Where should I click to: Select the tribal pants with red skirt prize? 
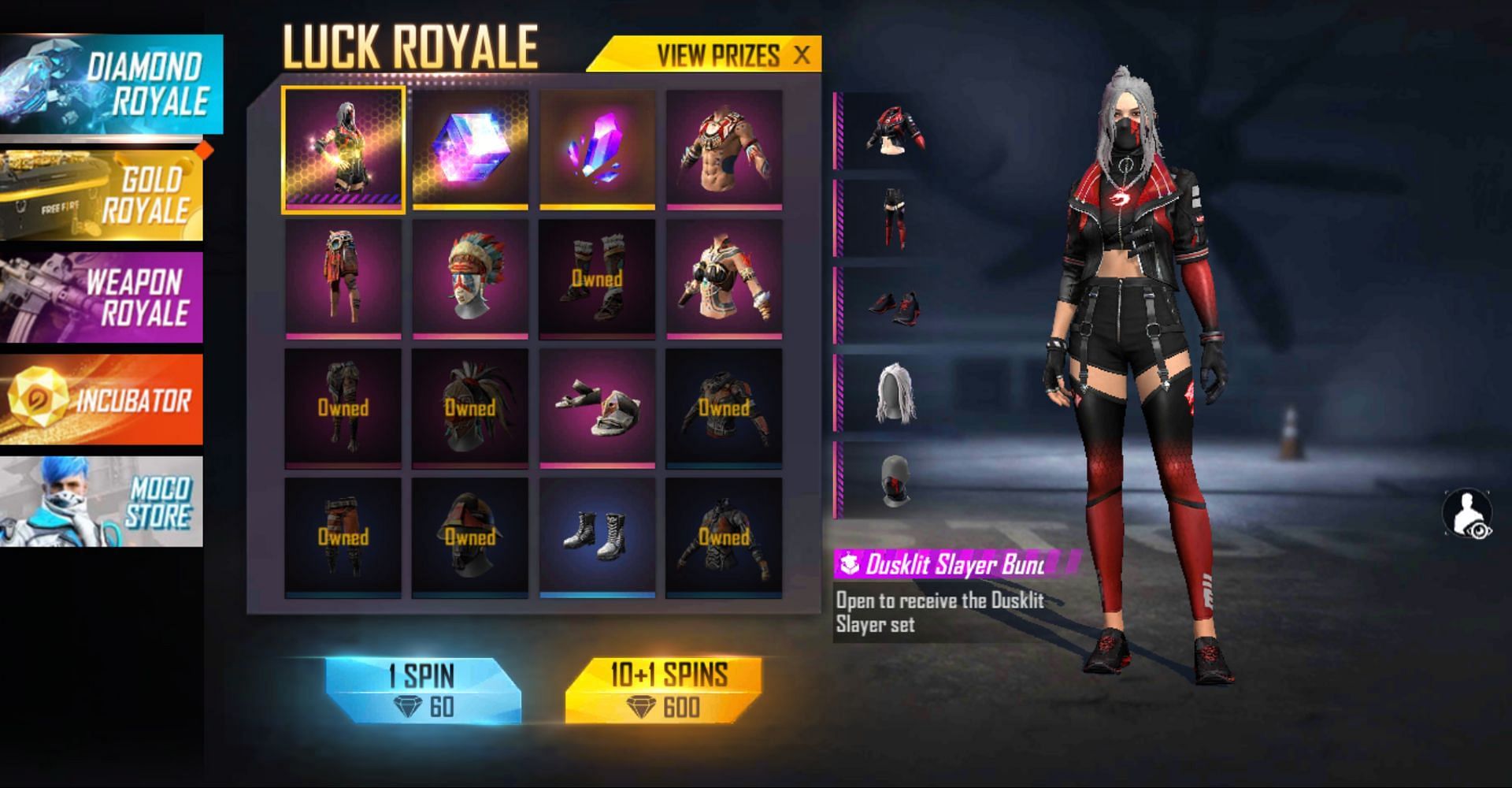(x=343, y=279)
